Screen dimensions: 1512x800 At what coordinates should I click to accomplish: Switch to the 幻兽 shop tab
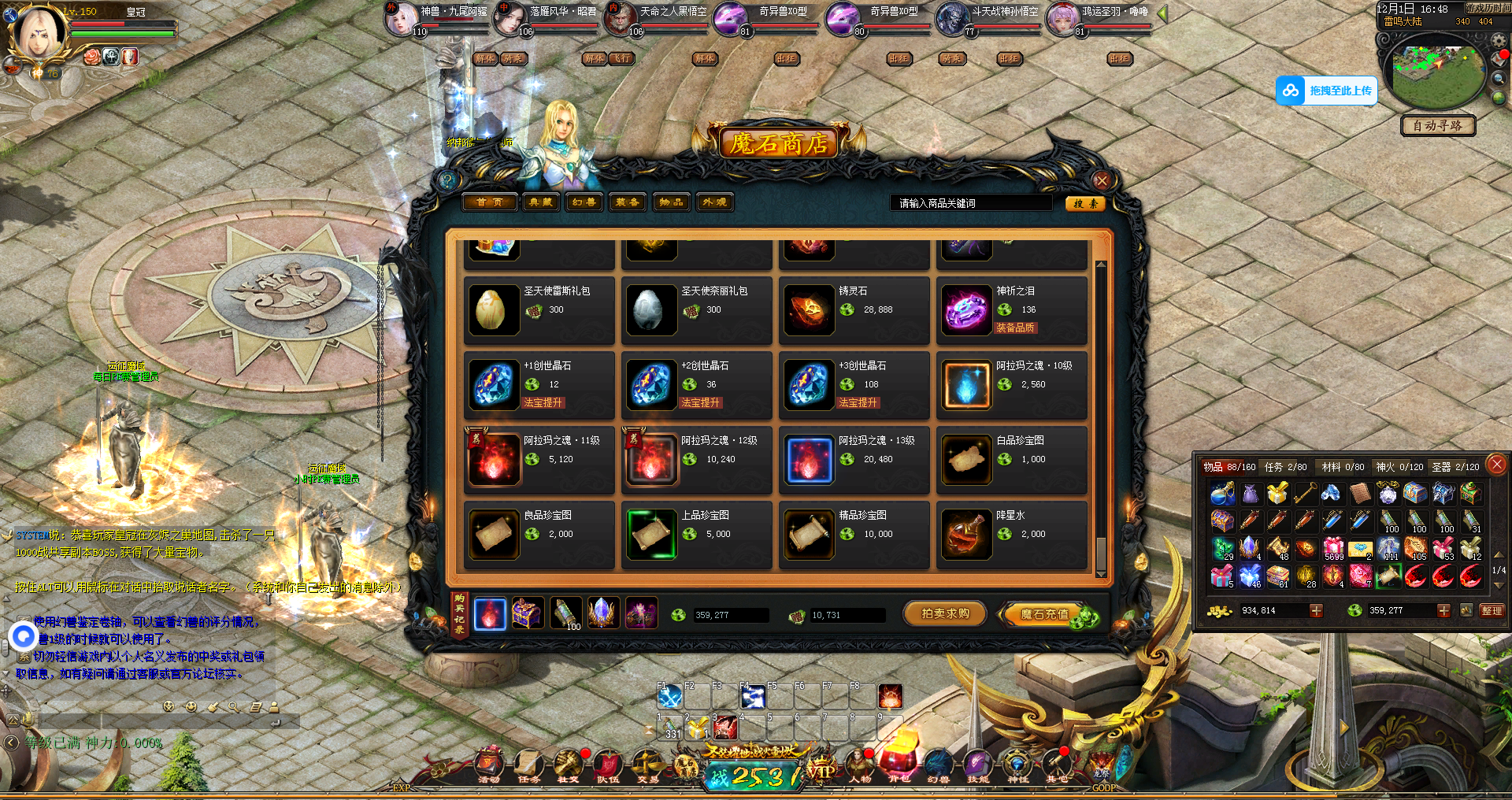tap(584, 202)
